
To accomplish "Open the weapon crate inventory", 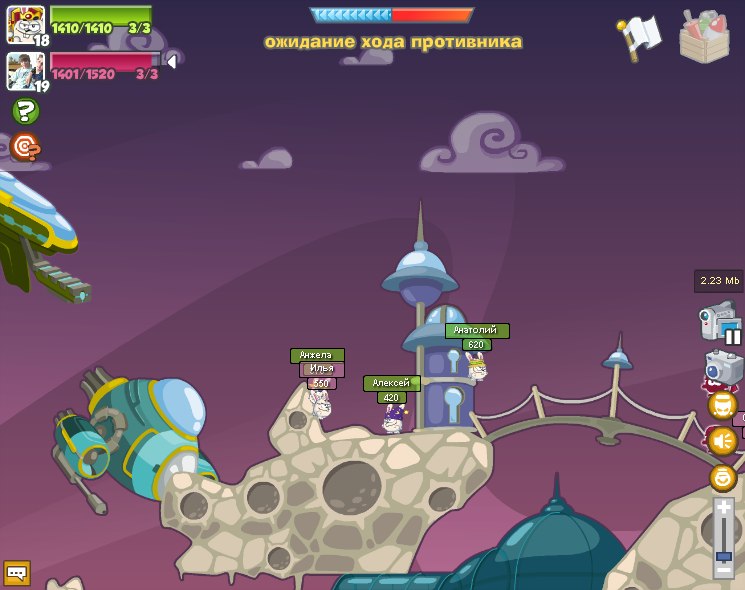I will 704,37.
